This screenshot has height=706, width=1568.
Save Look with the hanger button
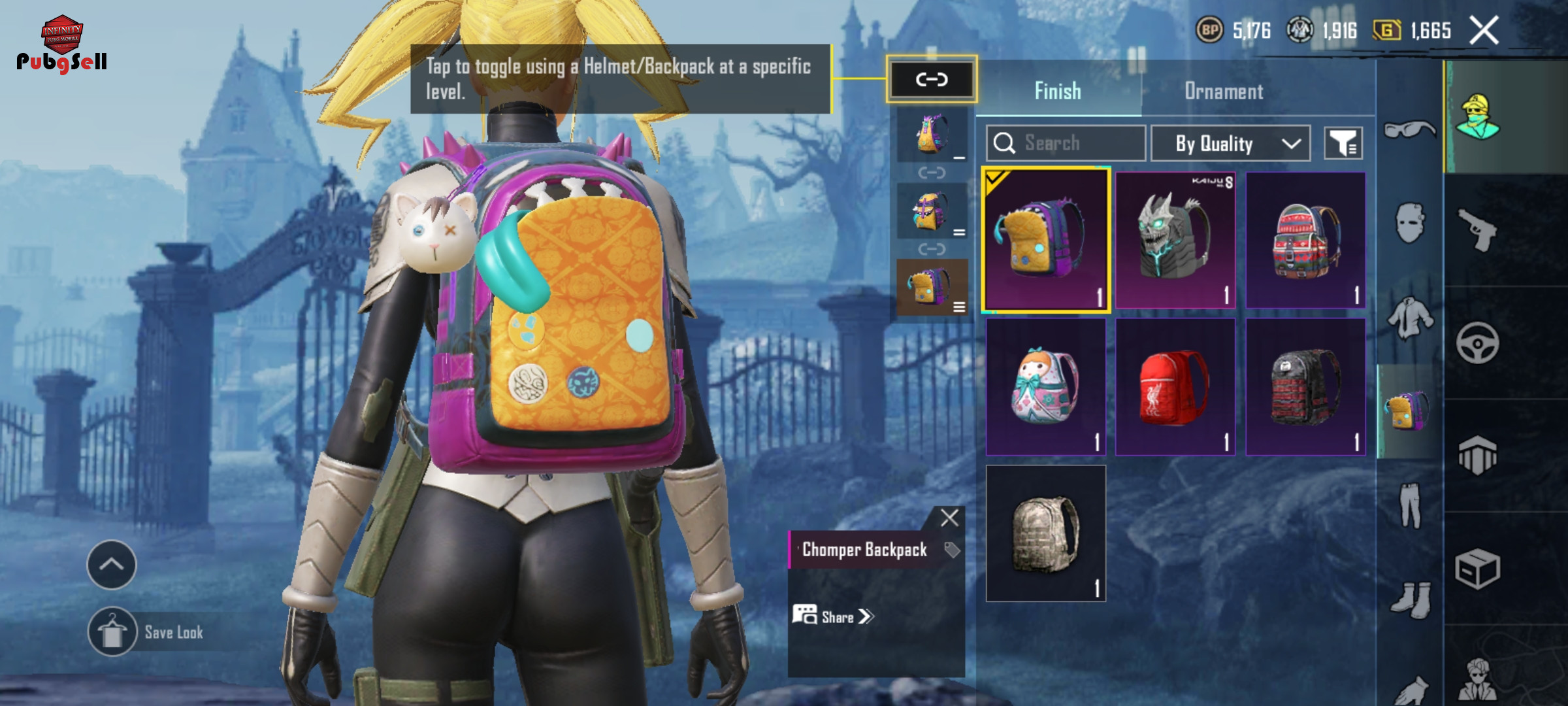click(x=112, y=632)
